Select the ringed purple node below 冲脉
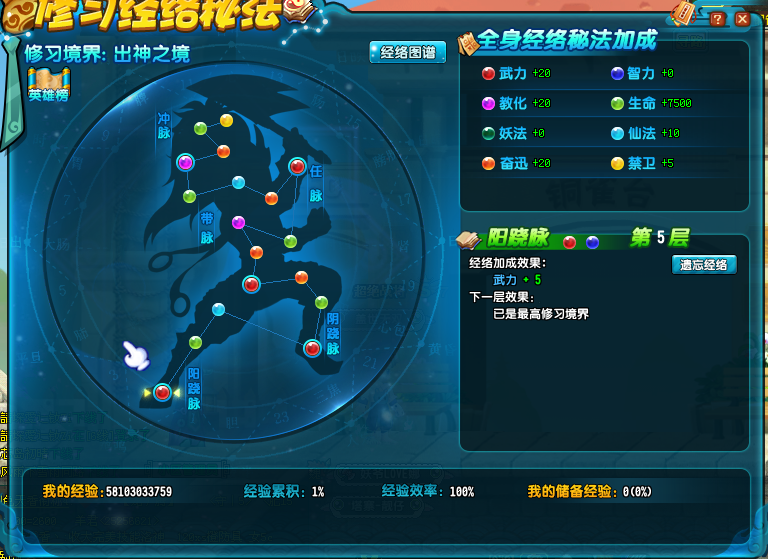 [x=185, y=162]
